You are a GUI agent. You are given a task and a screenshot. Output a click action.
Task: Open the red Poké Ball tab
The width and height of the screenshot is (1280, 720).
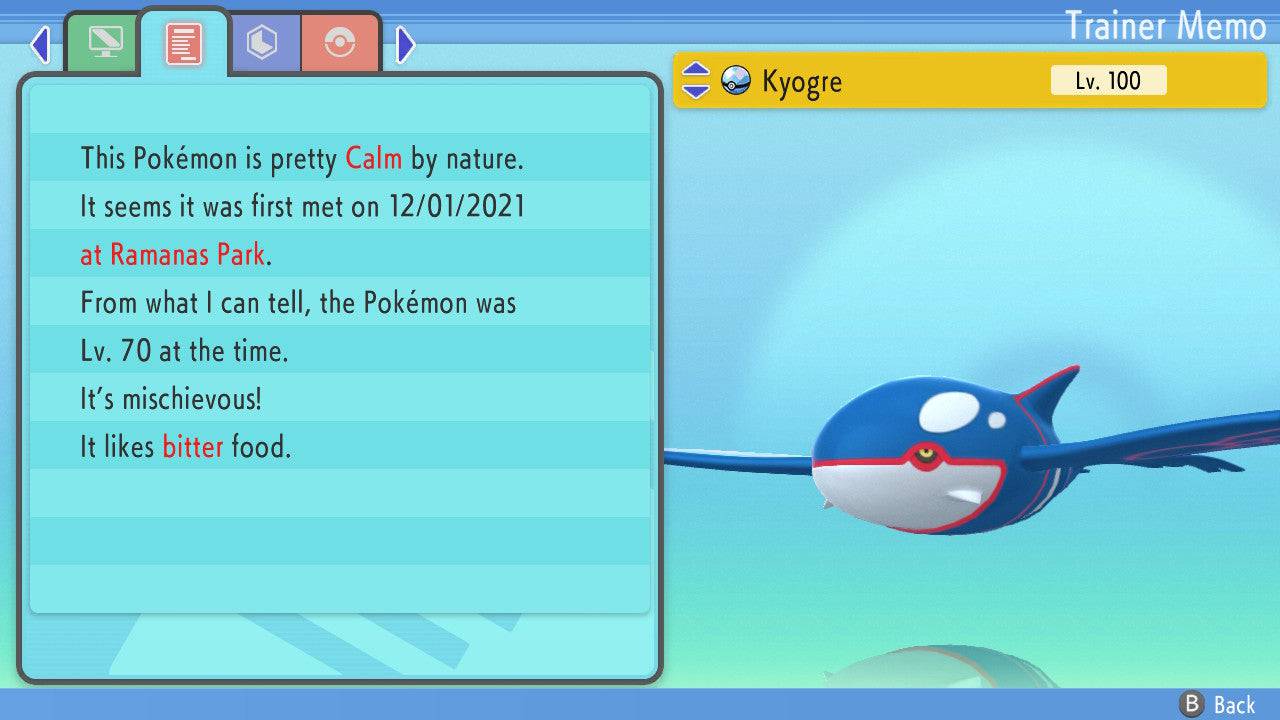tap(340, 43)
